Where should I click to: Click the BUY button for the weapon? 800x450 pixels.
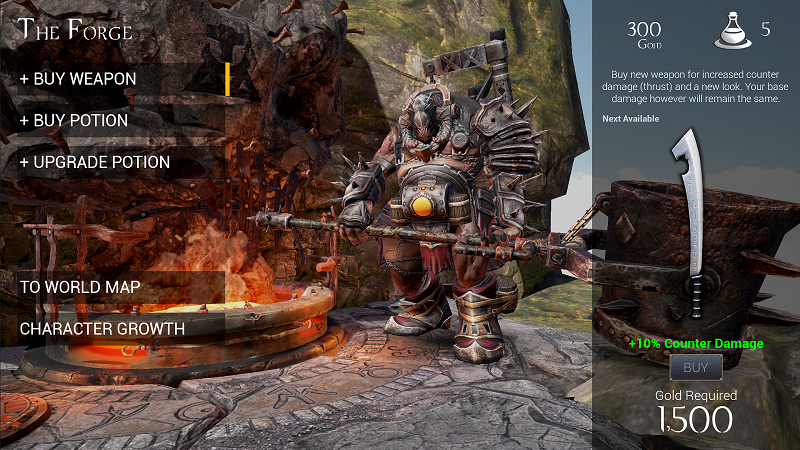695,368
